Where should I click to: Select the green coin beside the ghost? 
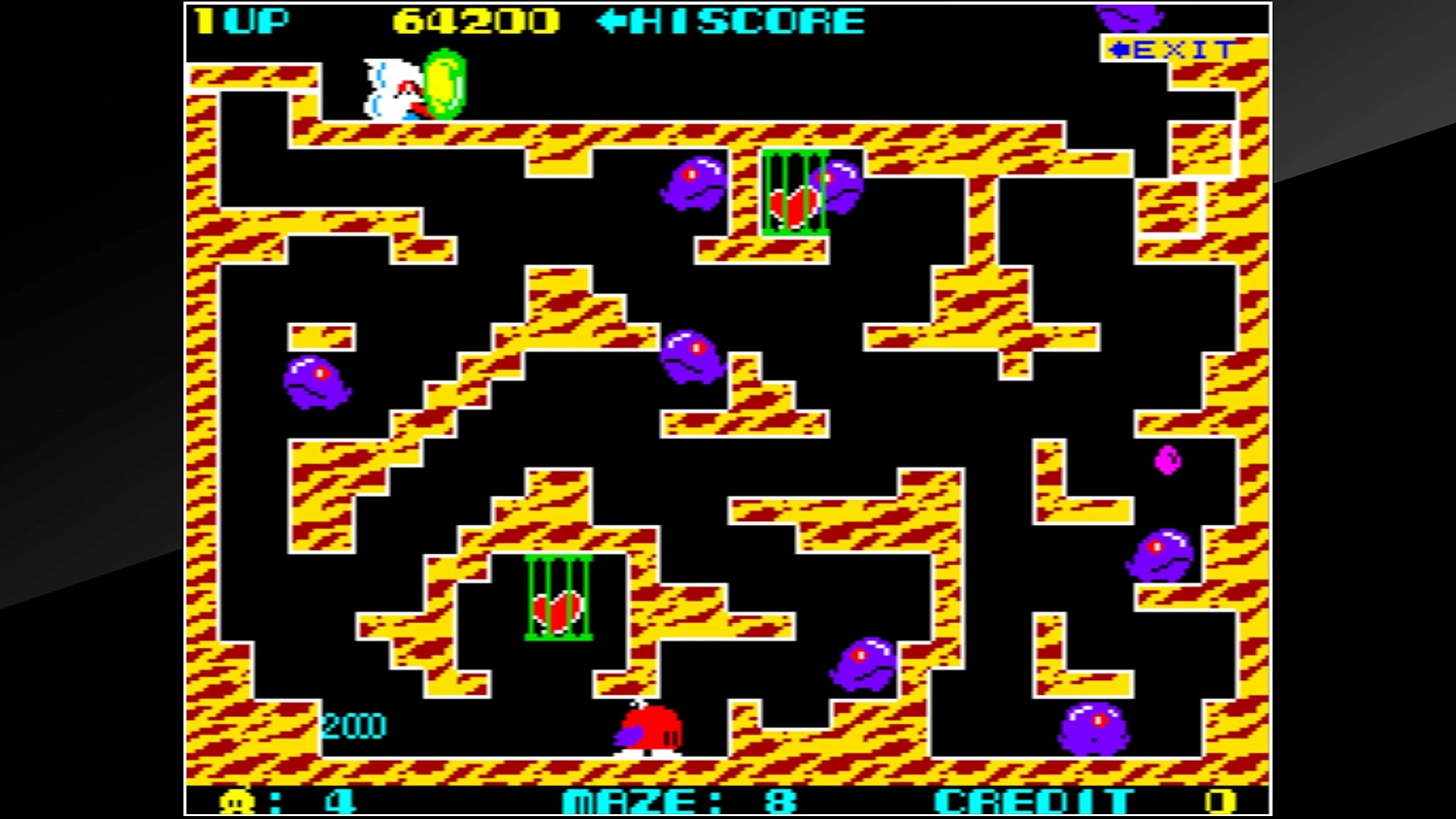tap(443, 85)
